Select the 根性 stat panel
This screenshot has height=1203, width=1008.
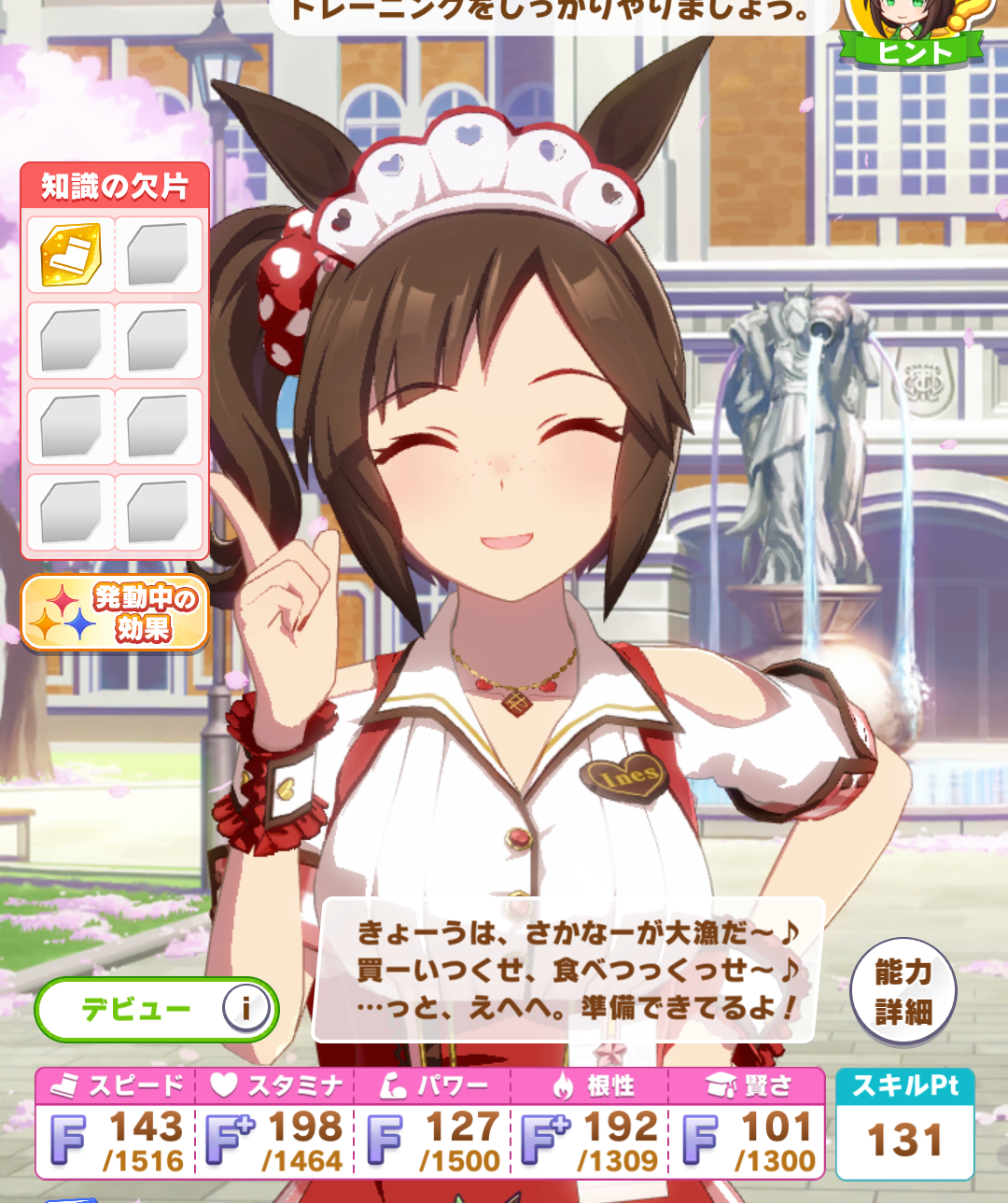tap(591, 1124)
